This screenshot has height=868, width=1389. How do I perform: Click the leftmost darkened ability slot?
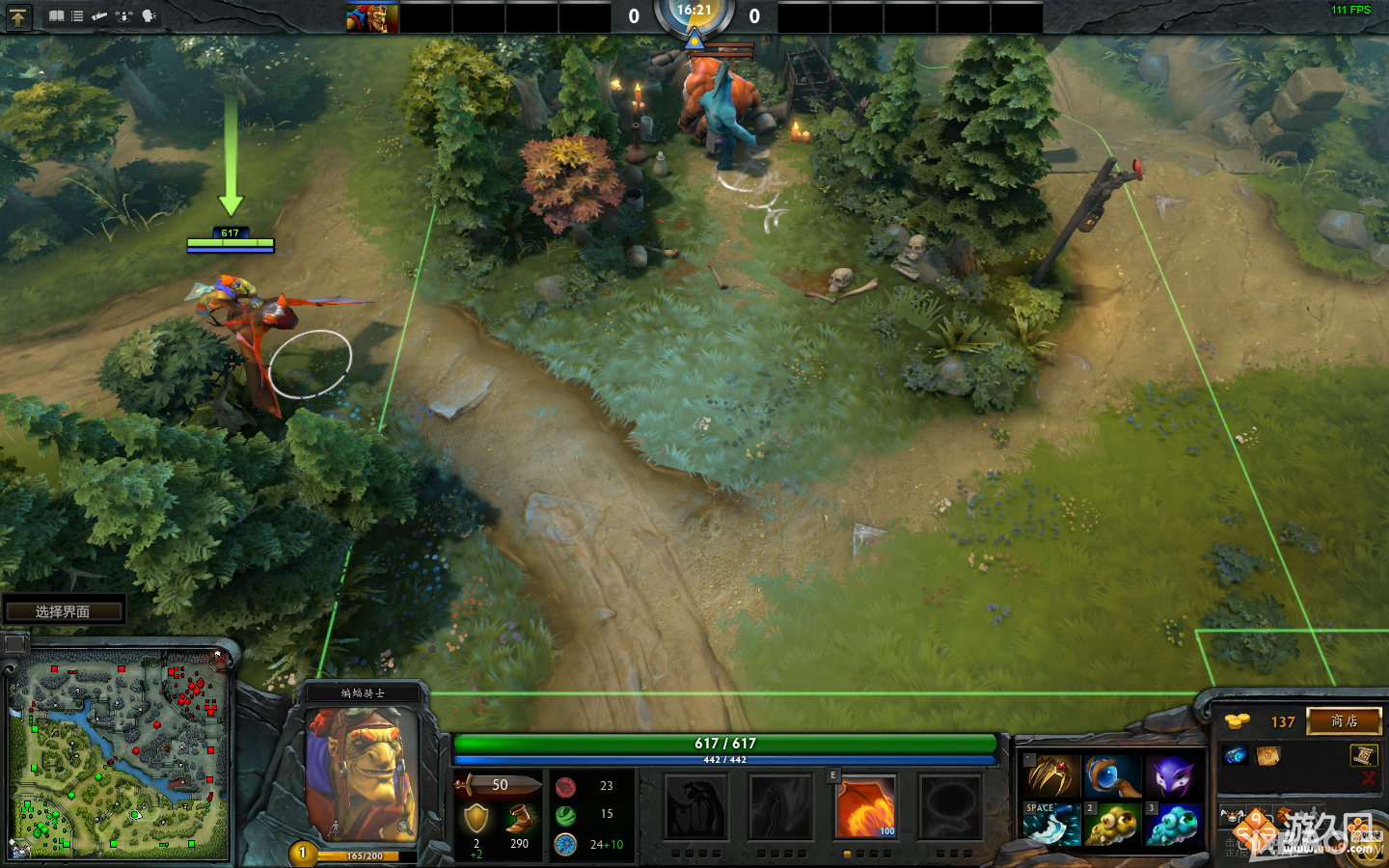(694, 808)
